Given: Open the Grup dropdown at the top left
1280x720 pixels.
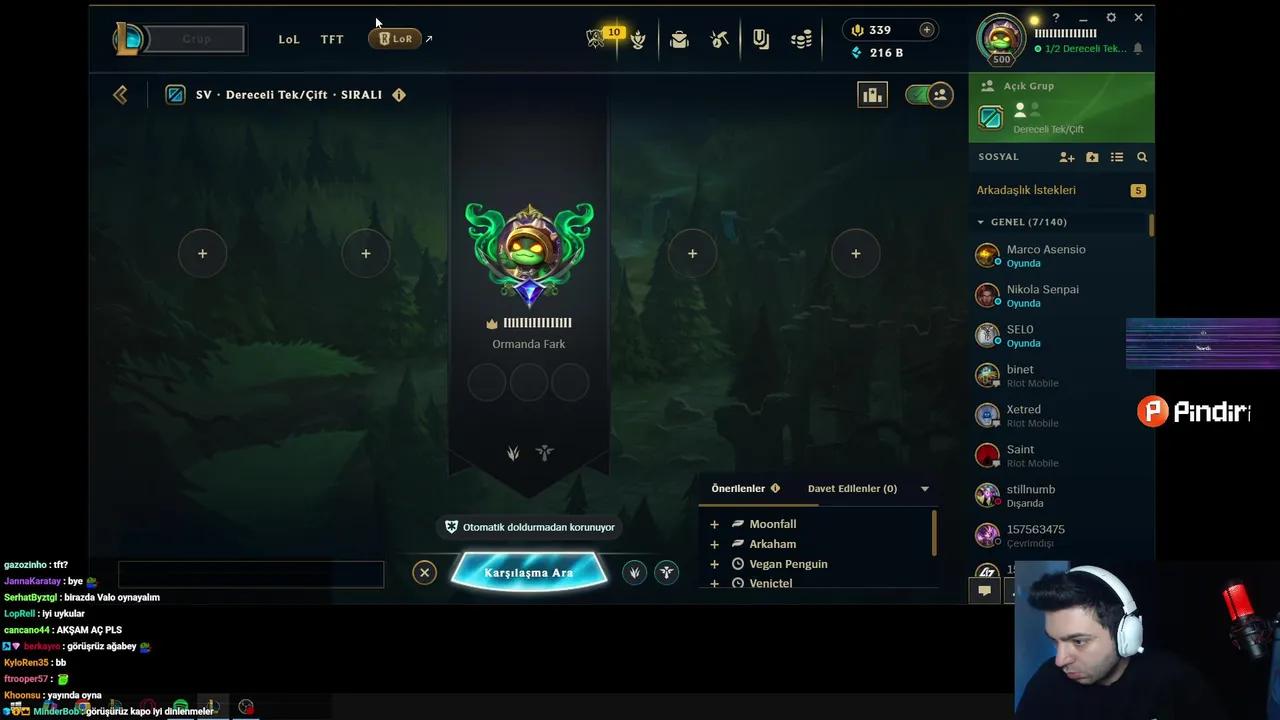Looking at the screenshot, I should [196, 39].
